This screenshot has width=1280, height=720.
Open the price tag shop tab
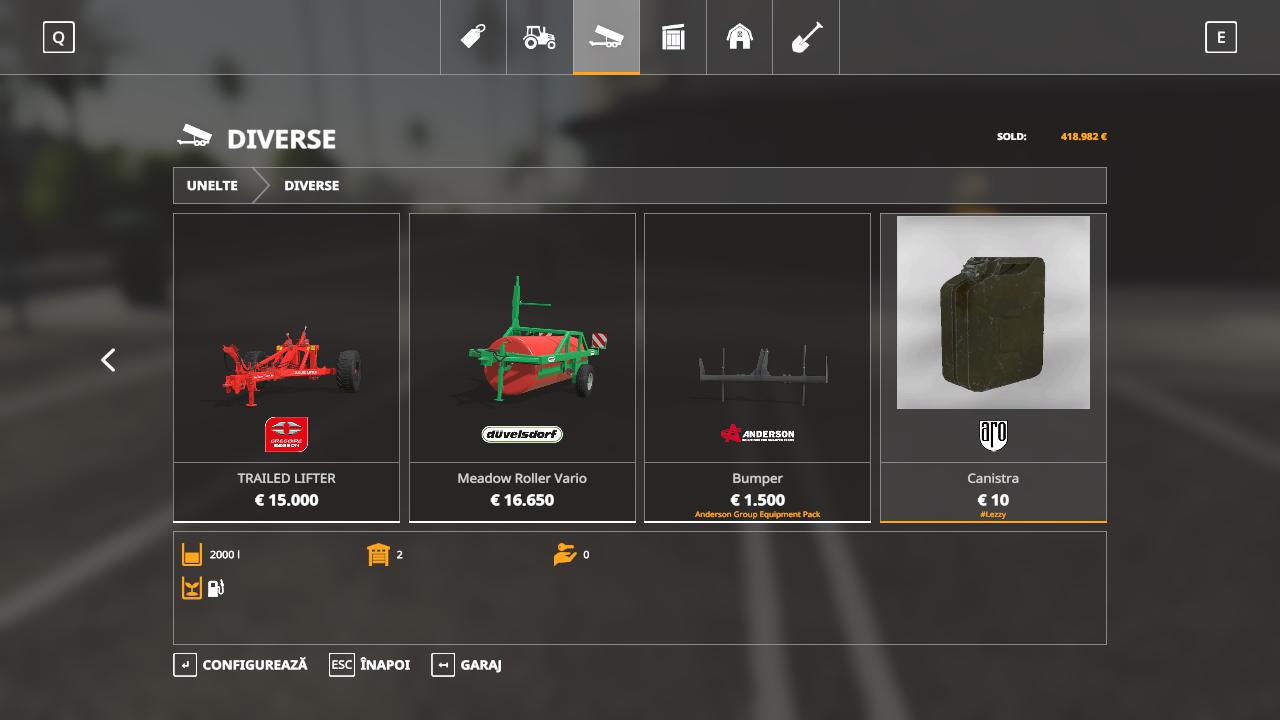pyautogui.click(x=473, y=38)
